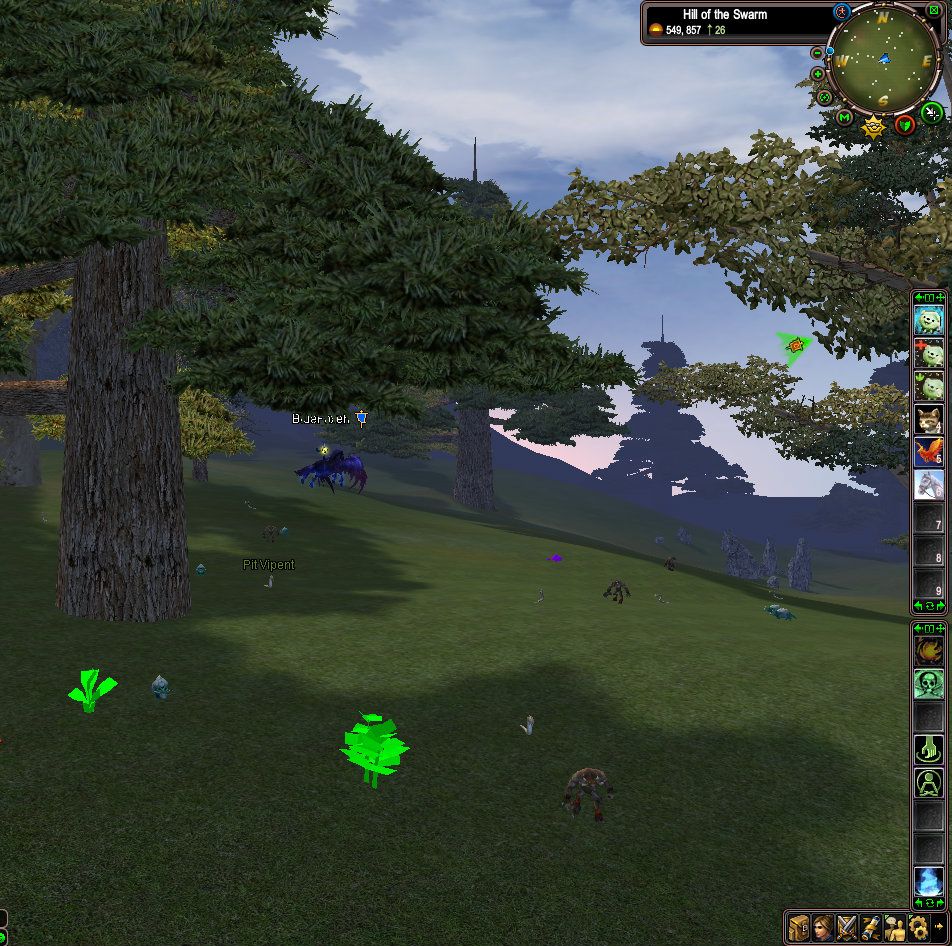
Task: Activate the meditating figure ability
Action: (929, 782)
